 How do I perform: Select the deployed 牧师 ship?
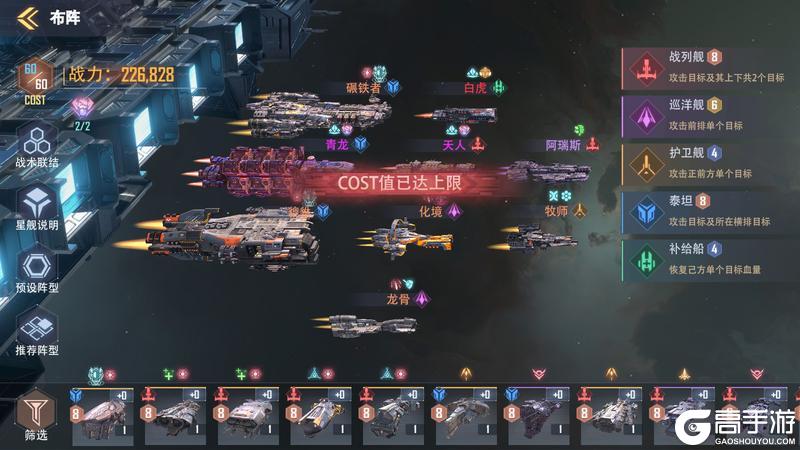click(540, 238)
